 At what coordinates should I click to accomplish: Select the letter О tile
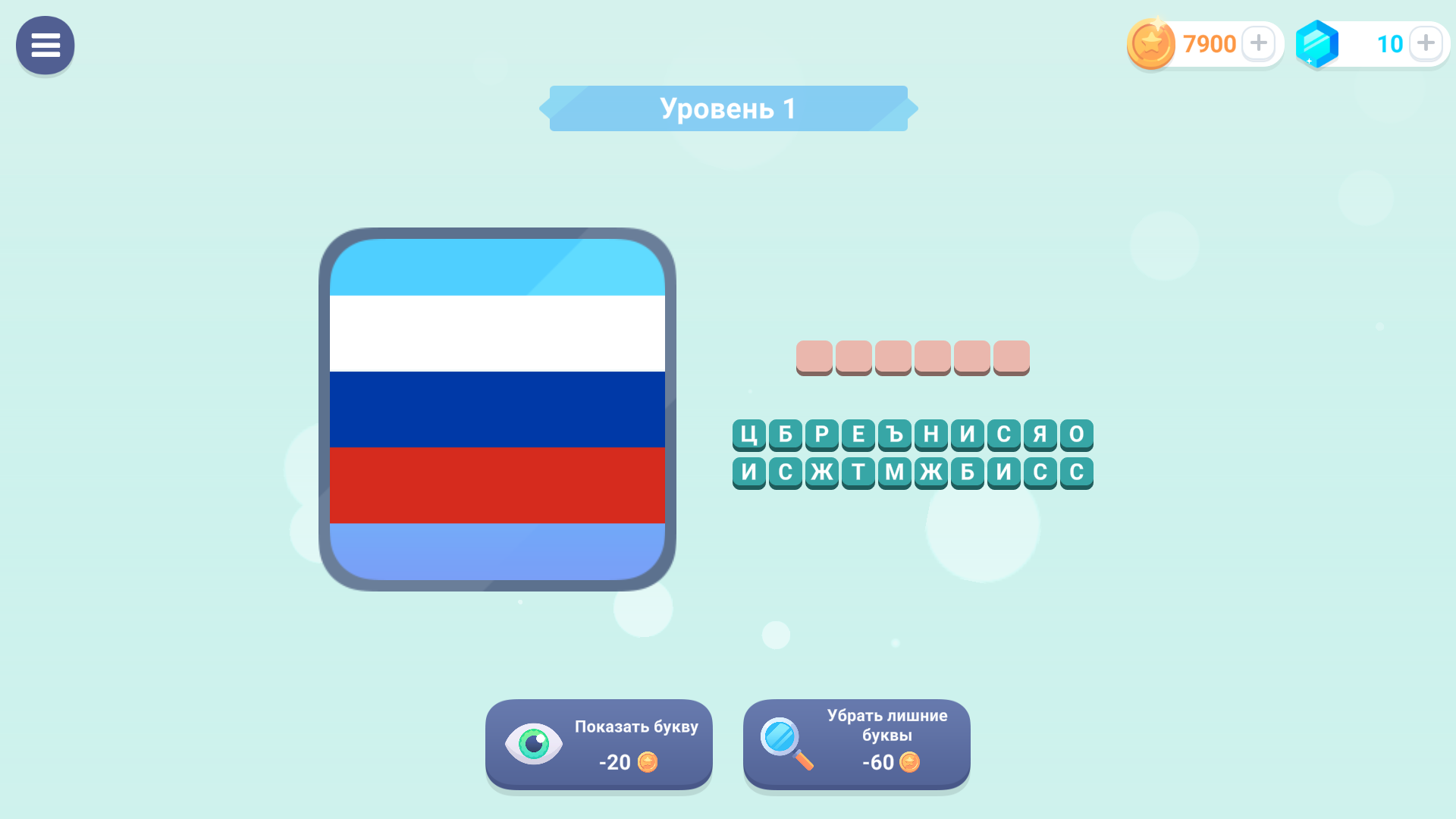1076,435
